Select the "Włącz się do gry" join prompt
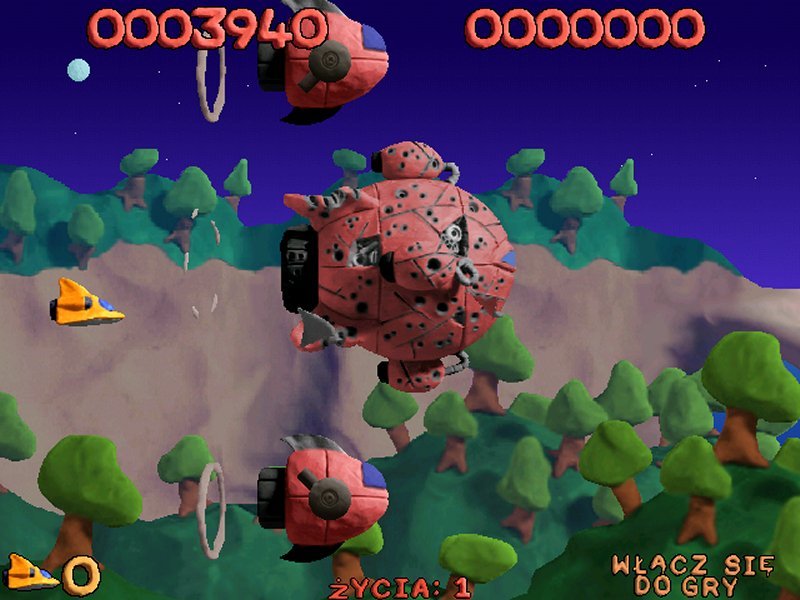The image size is (800, 600). click(x=692, y=575)
